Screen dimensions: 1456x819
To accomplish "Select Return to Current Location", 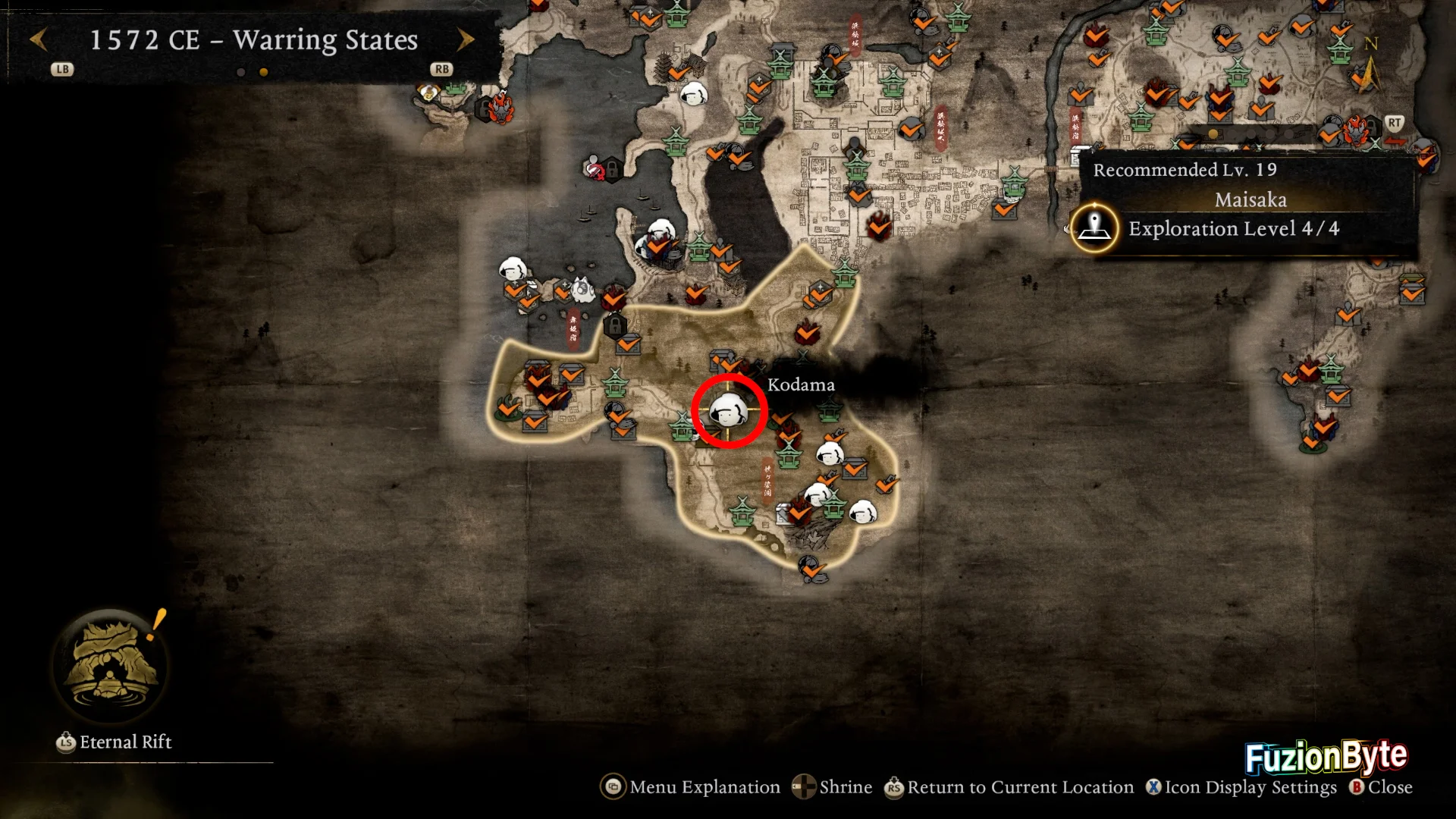I will coord(1009,787).
